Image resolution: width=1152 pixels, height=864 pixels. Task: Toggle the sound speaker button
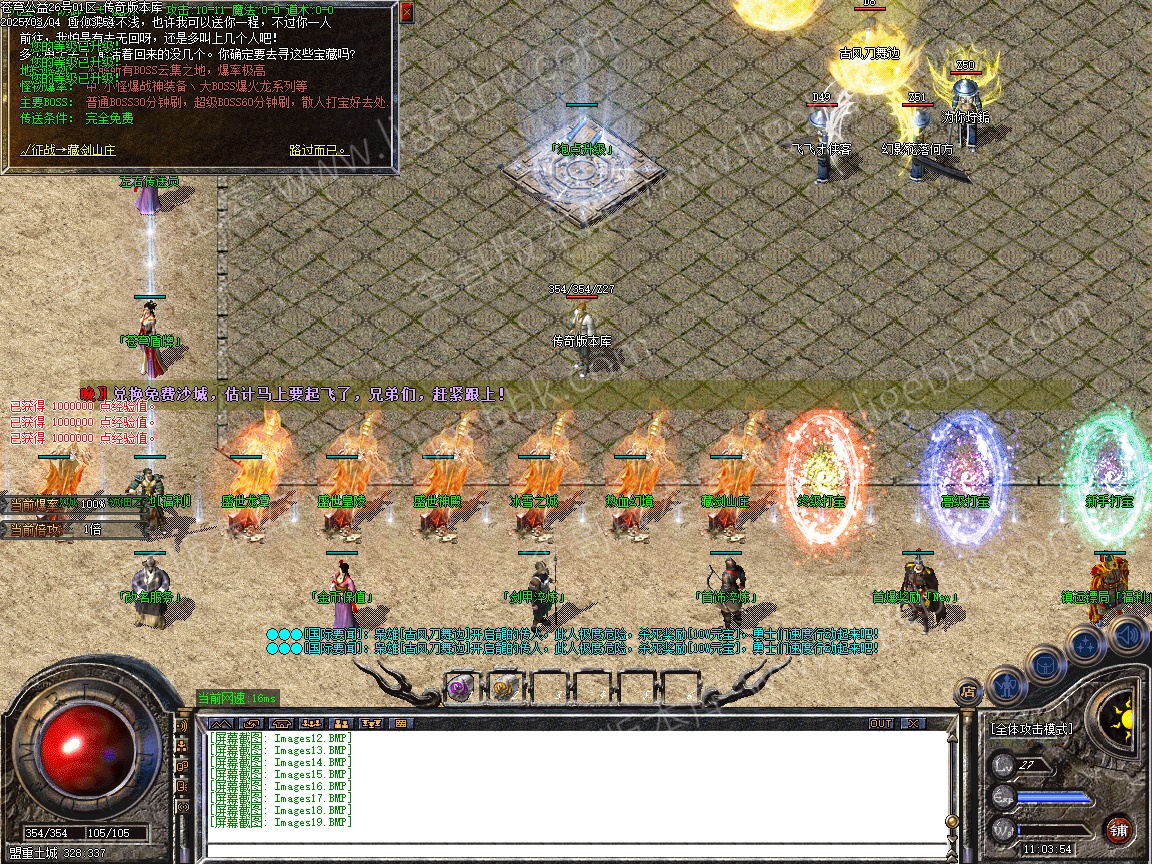coord(1126,633)
